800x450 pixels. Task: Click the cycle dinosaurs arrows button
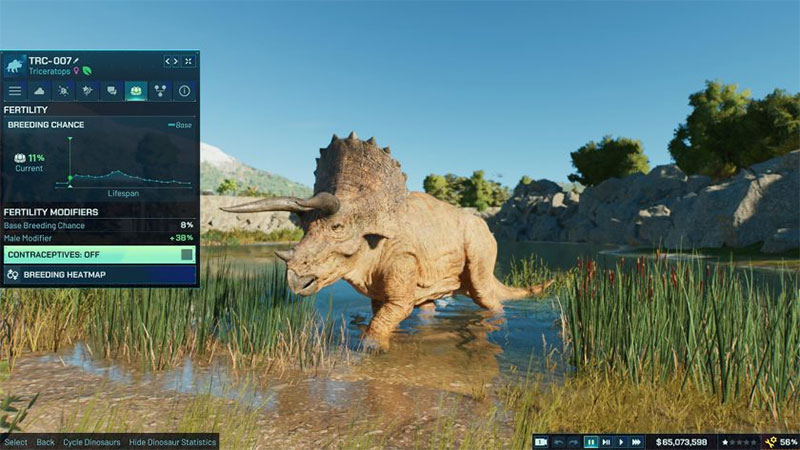tap(171, 62)
